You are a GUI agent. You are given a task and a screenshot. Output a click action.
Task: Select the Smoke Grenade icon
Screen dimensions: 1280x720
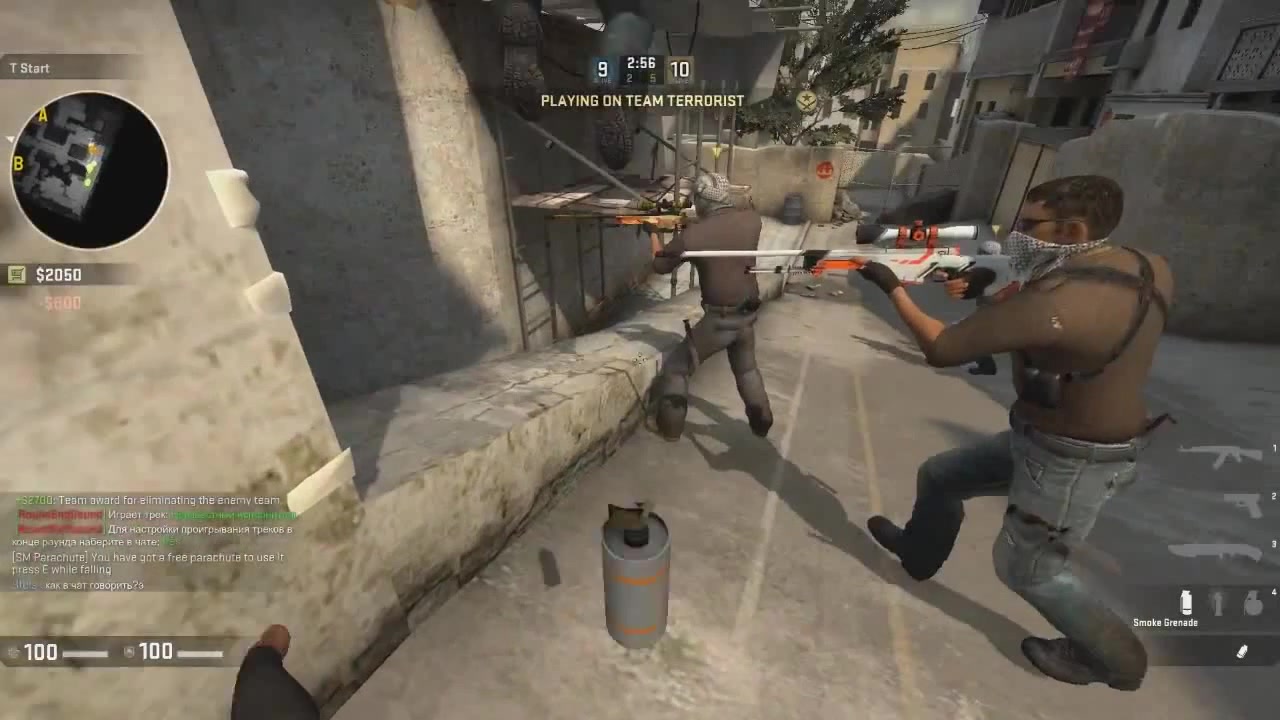(1186, 602)
